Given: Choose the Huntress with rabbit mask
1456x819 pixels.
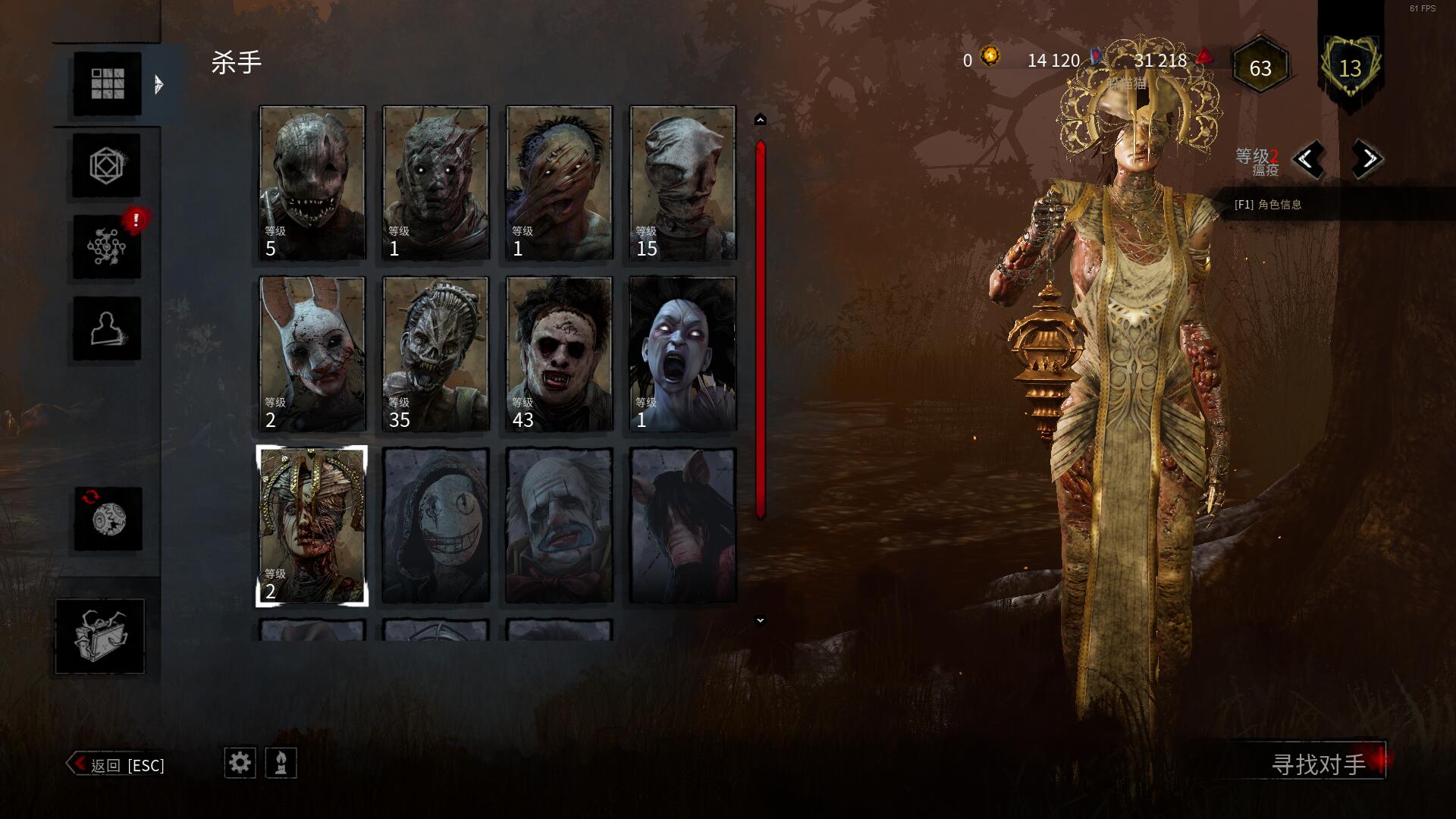Looking at the screenshot, I should [312, 354].
